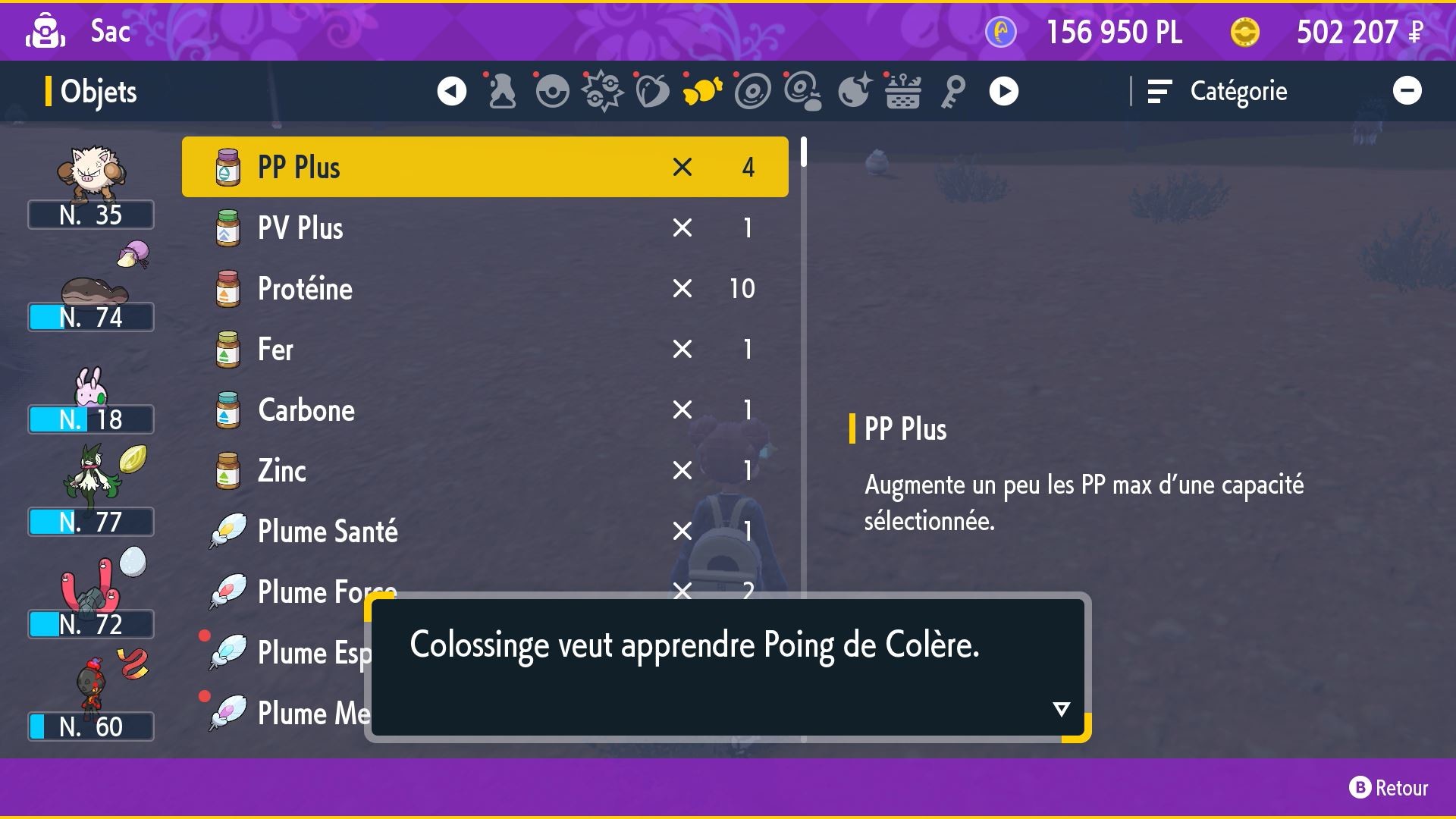Switch to the Objets tab header
The width and height of the screenshot is (1456, 819).
[x=97, y=91]
